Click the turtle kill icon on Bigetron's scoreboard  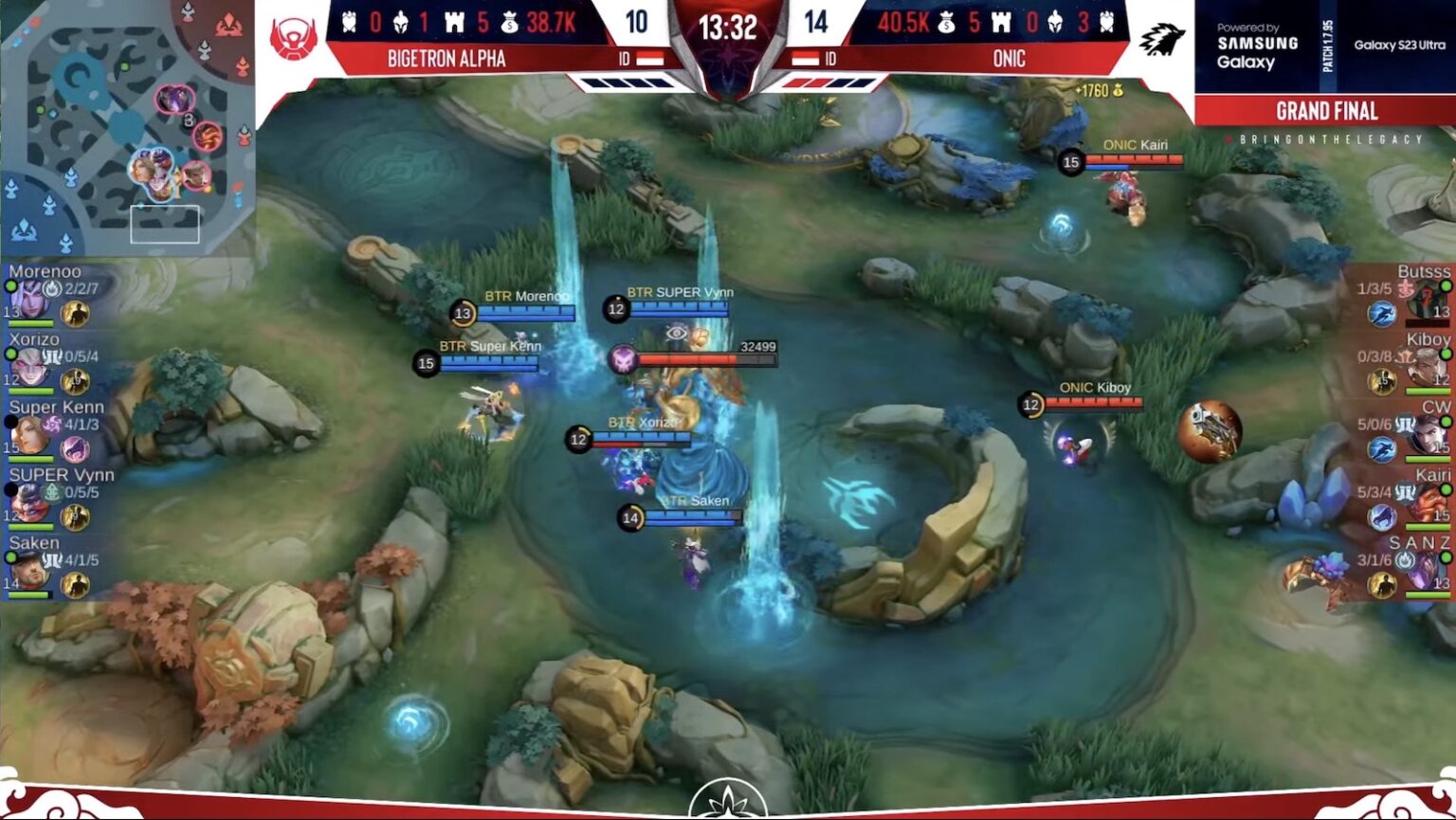[348, 22]
